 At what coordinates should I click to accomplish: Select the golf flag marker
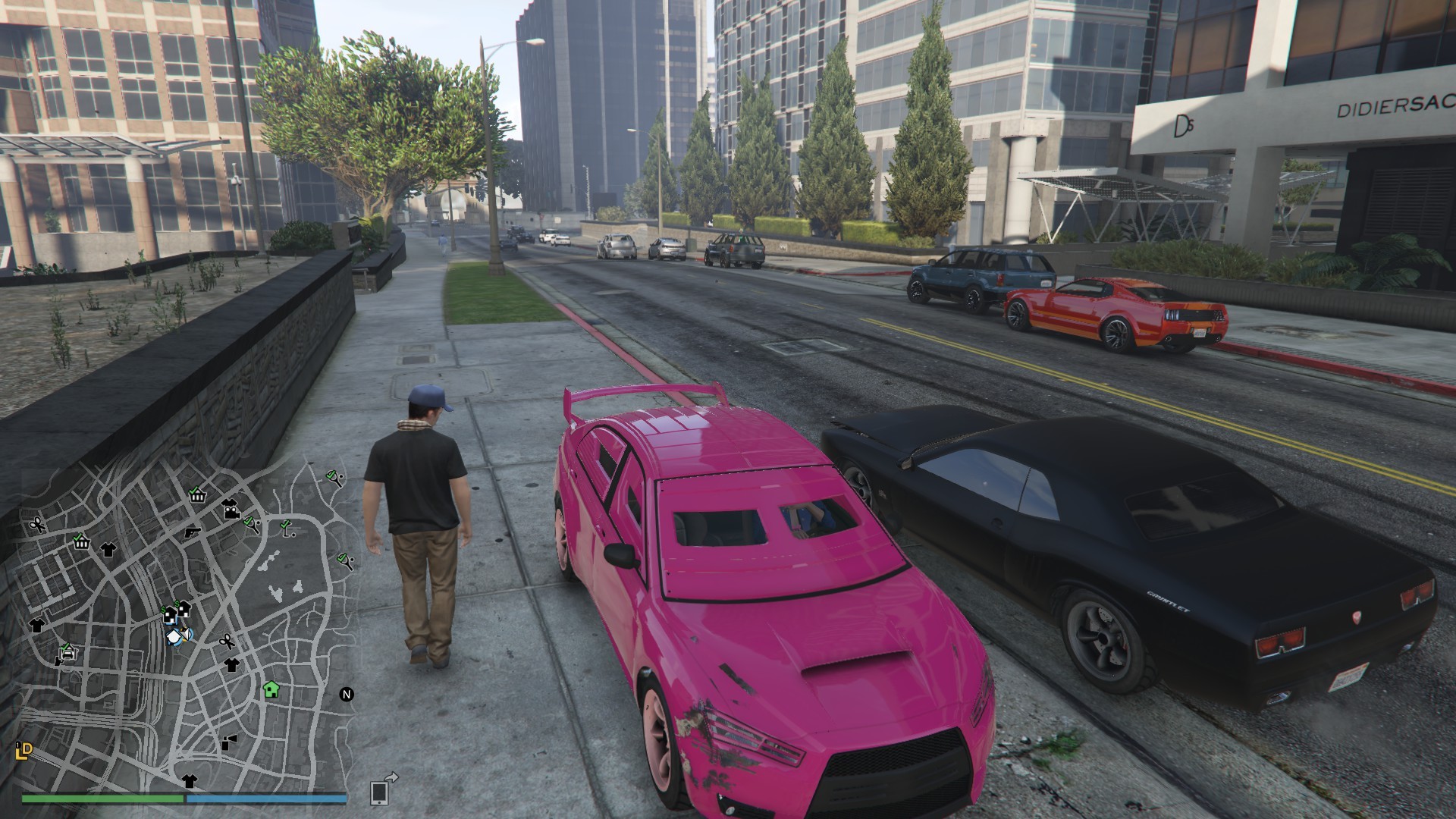[287, 527]
